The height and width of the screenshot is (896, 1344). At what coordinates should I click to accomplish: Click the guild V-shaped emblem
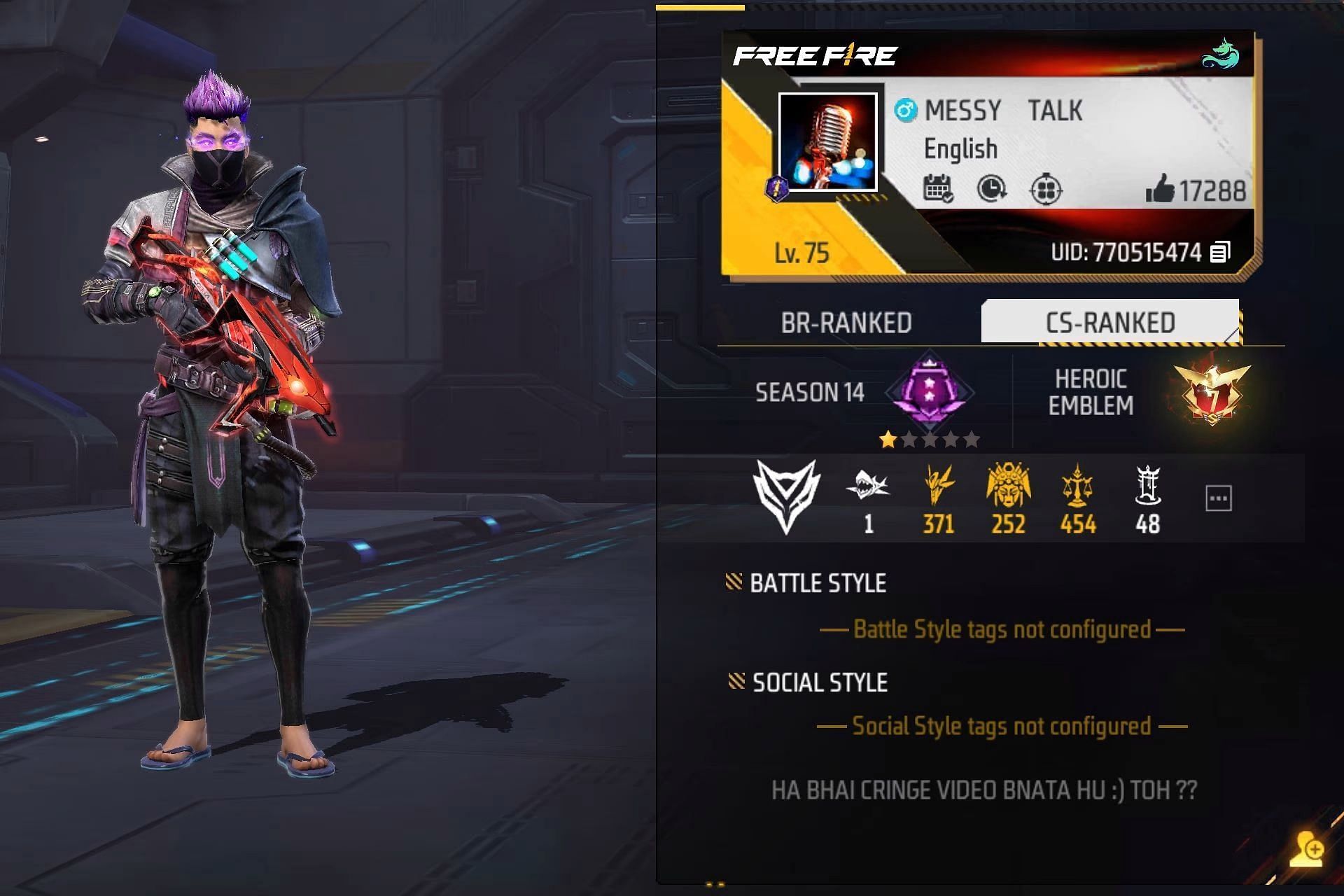pyautogui.click(x=786, y=496)
